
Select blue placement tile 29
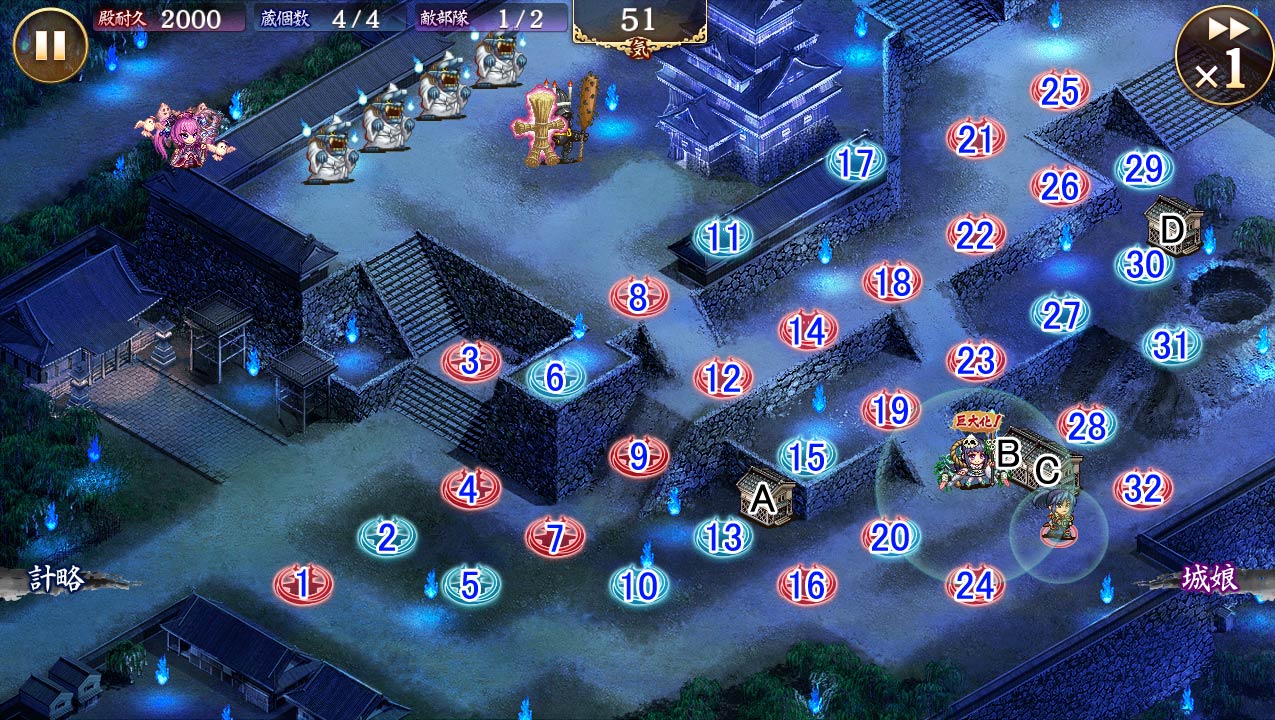1144,168
